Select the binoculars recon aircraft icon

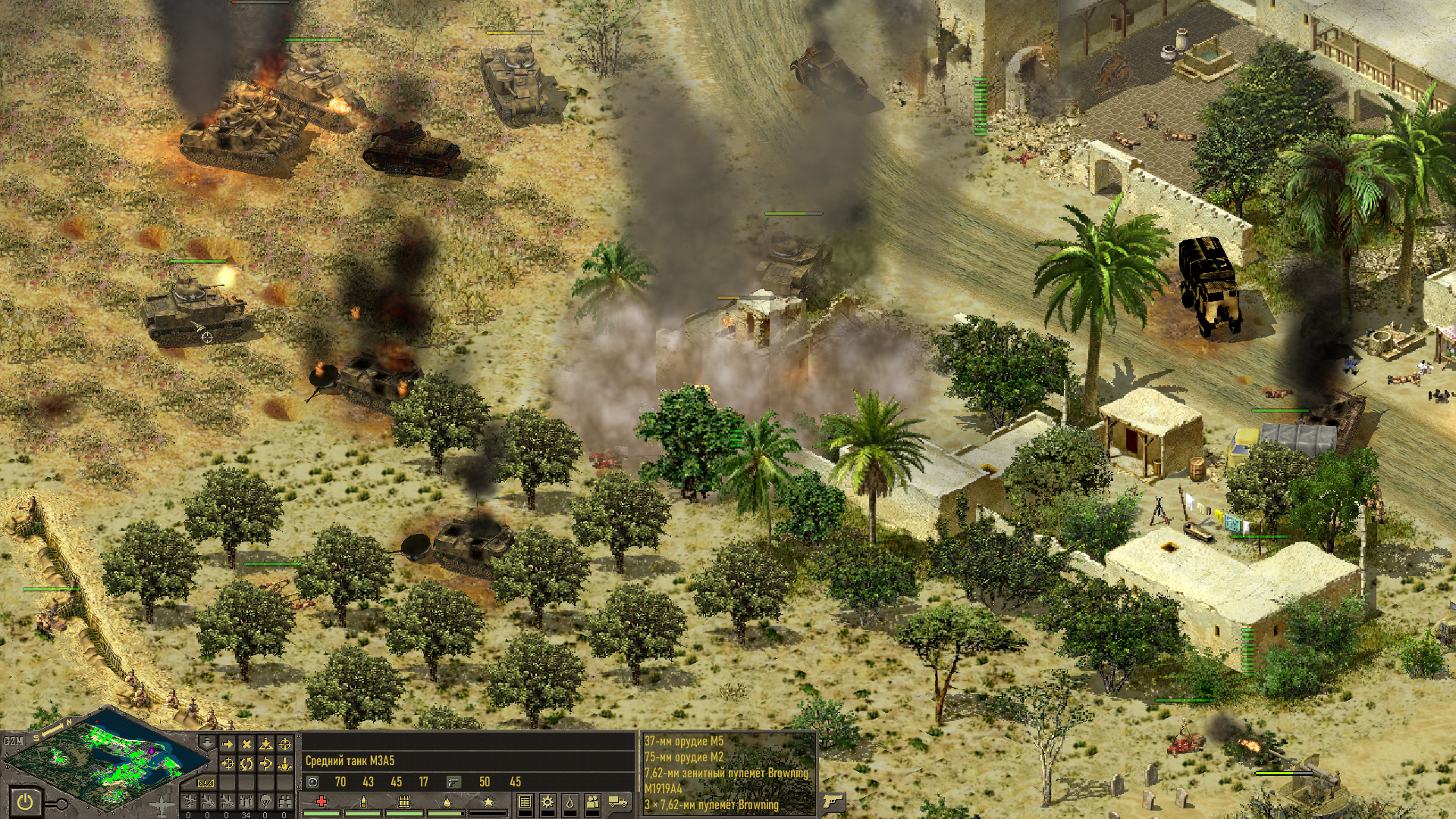pos(285,801)
